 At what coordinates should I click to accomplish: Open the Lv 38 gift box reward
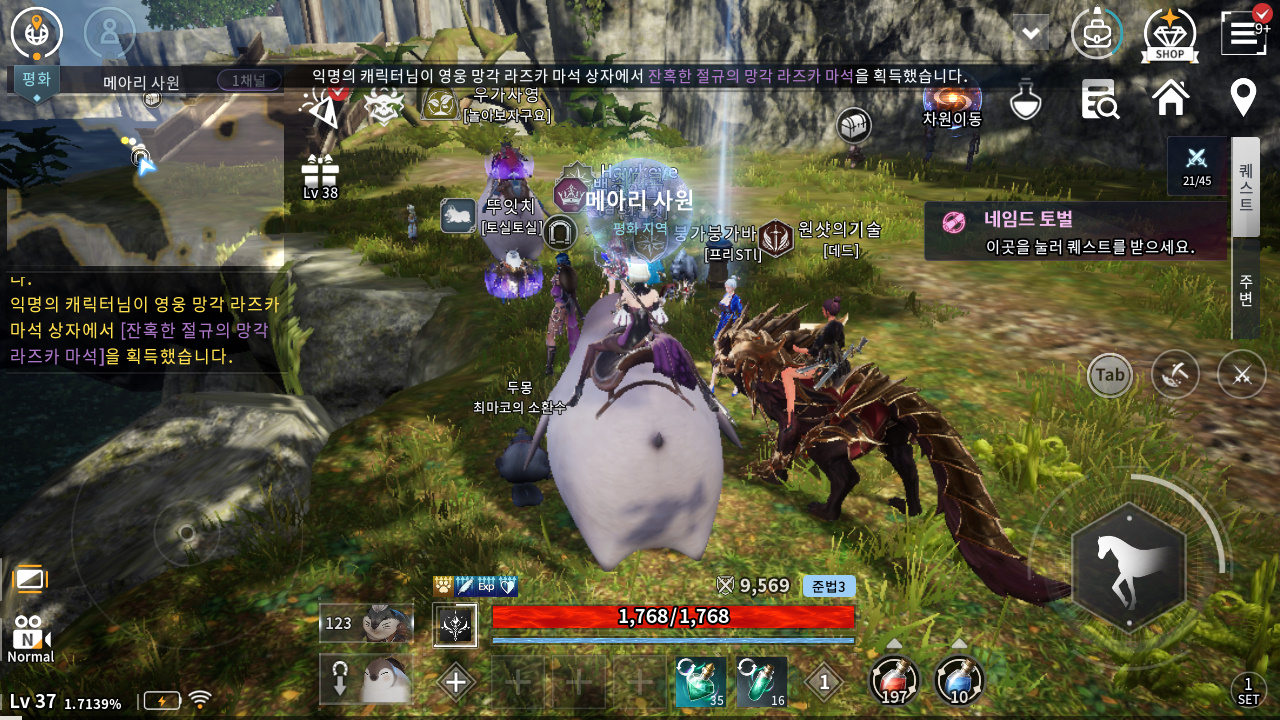pos(320,177)
